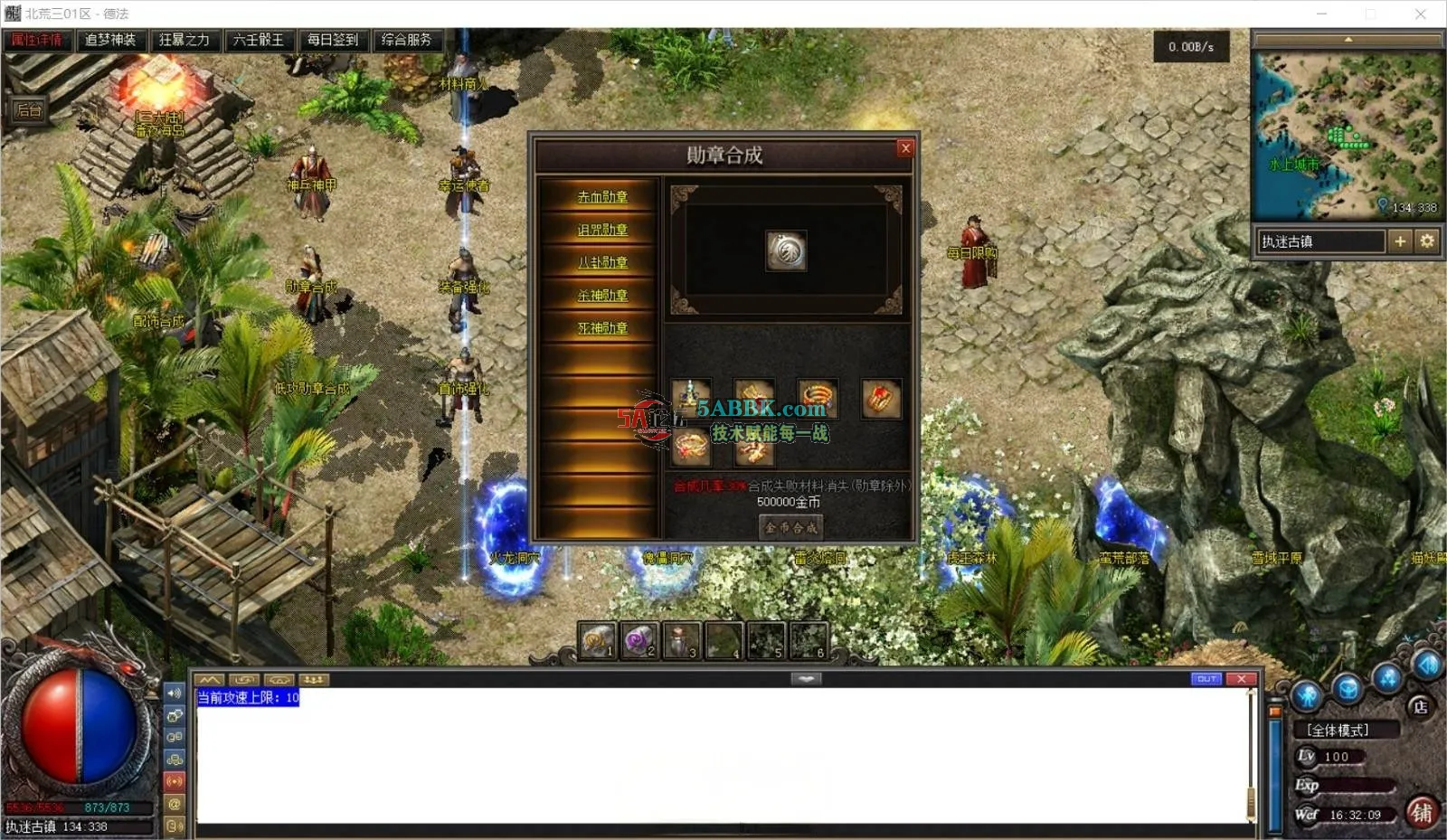Open the [全体模式] attack mode selector
The height and width of the screenshot is (840, 1447).
[1338, 730]
